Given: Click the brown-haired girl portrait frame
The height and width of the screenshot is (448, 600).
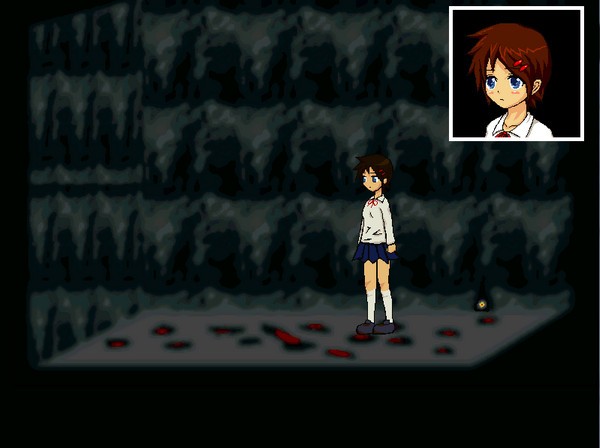Looking at the screenshot, I should (516, 73).
